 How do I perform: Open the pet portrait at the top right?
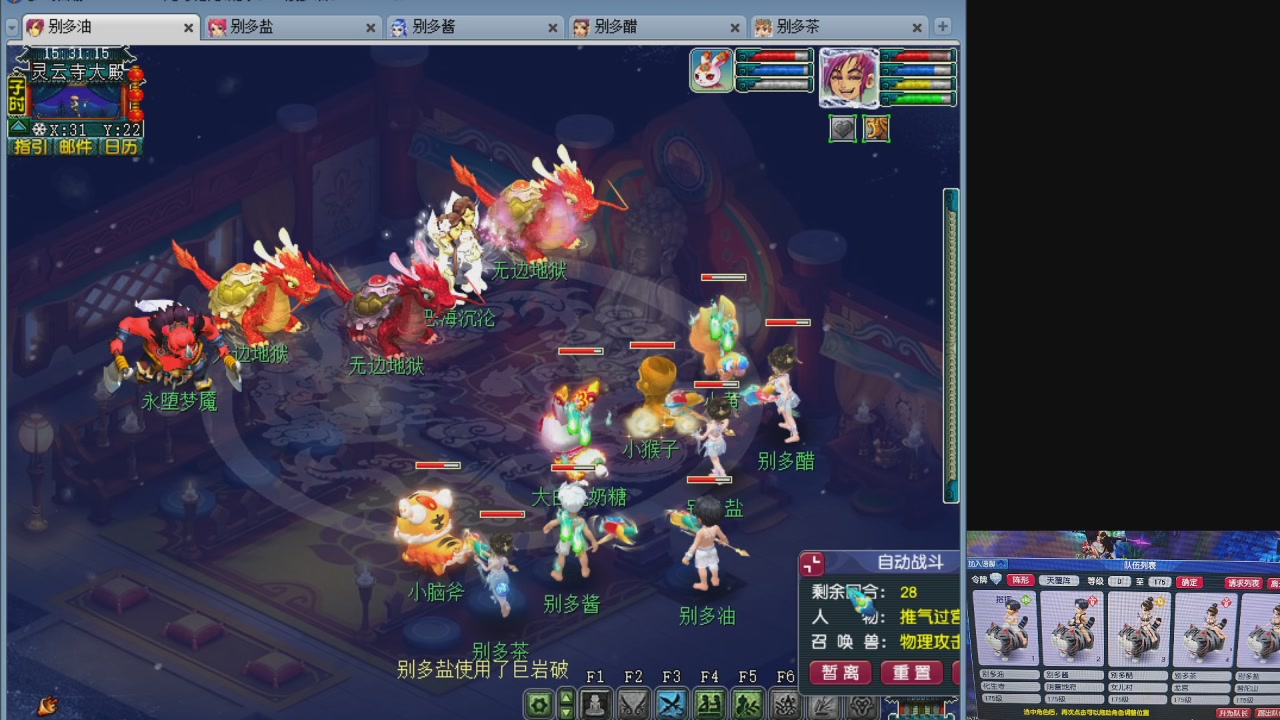pyautogui.click(x=711, y=72)
